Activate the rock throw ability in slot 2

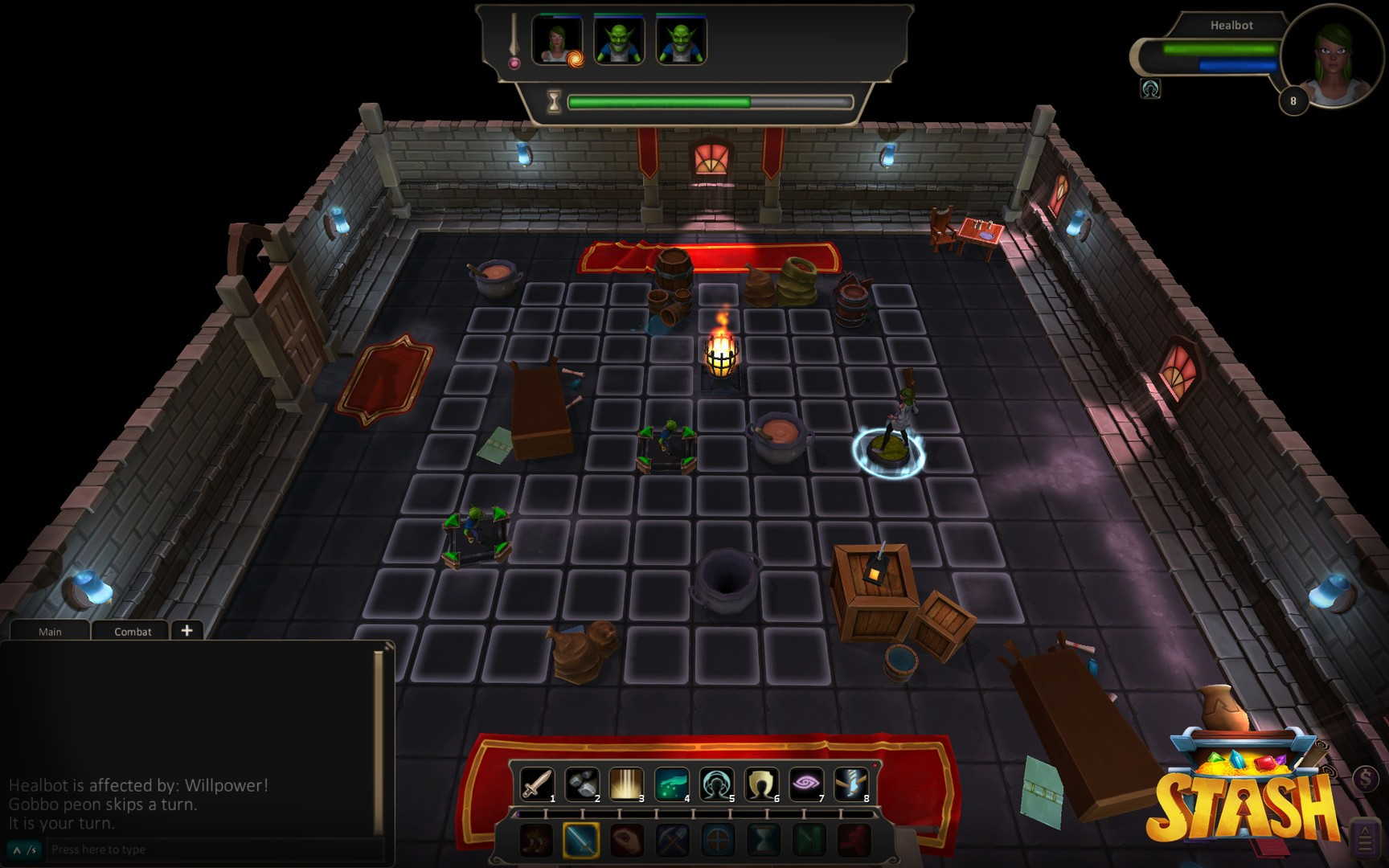[581, 784]
